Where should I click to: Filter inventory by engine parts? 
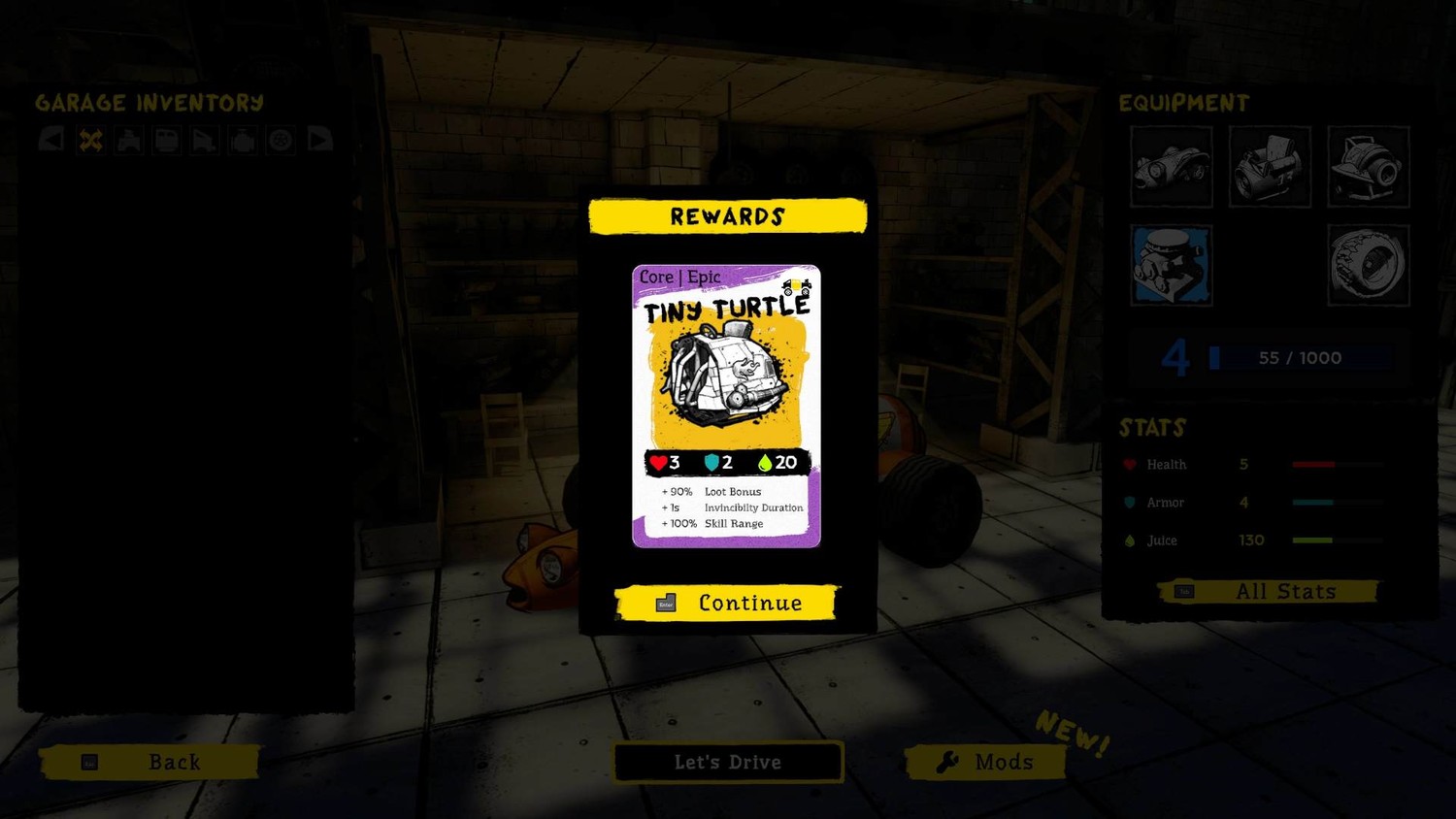243,141
